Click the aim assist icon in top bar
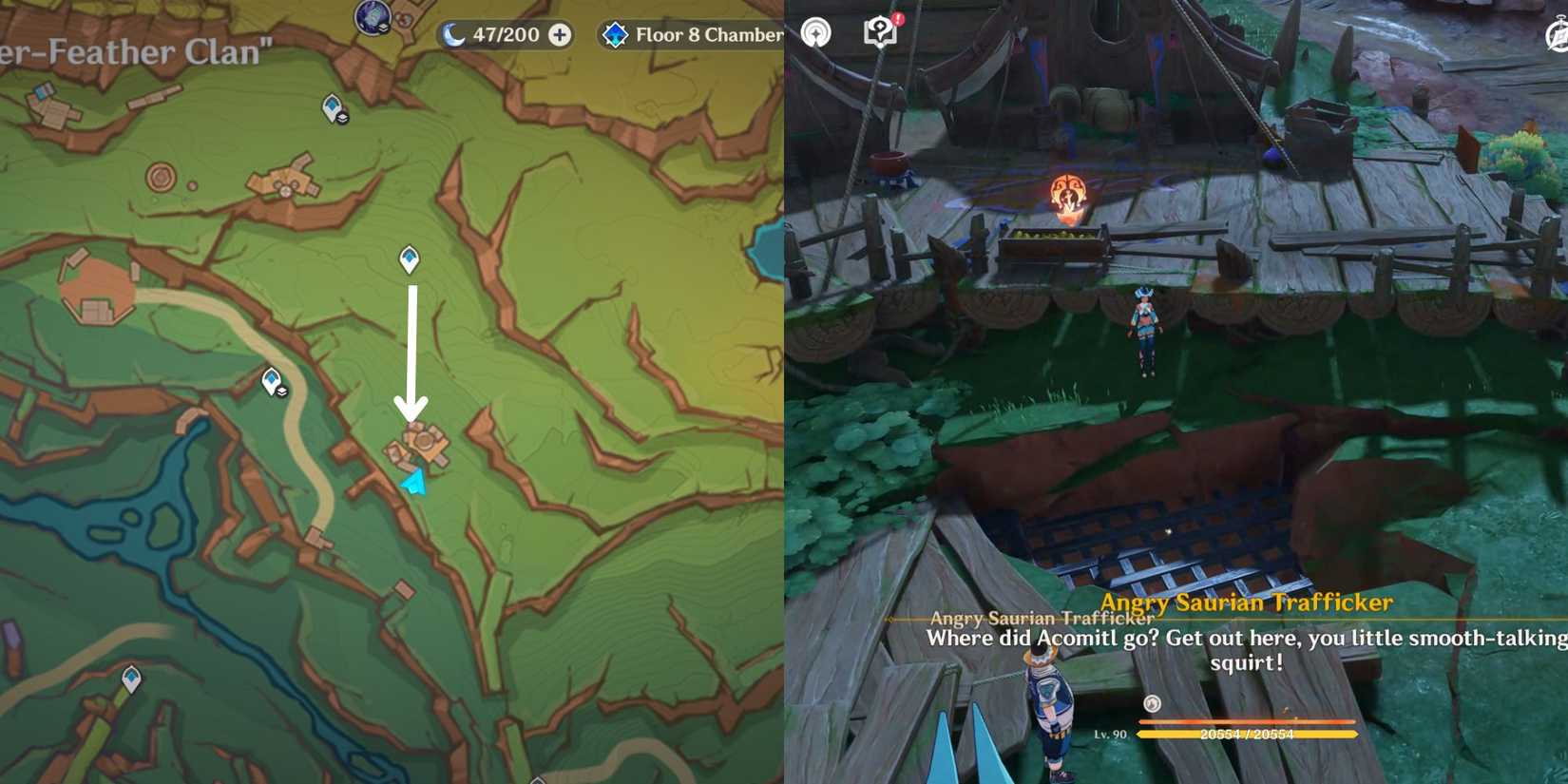The height and width of the screenshot is (784, 1568). pyautogui.click(x=813, y=31)
